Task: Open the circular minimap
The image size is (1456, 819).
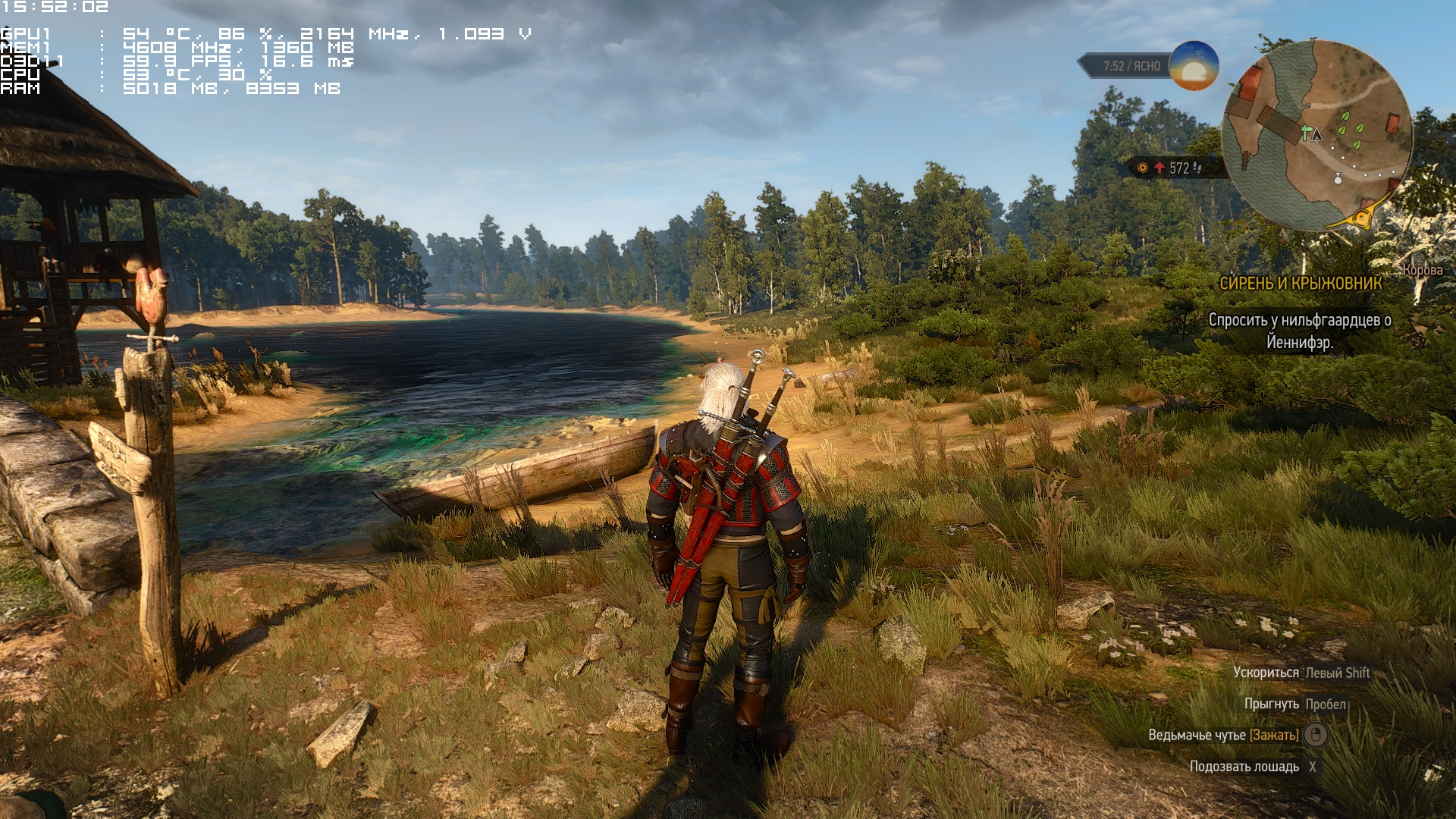Action: (x=1317, y=135)
